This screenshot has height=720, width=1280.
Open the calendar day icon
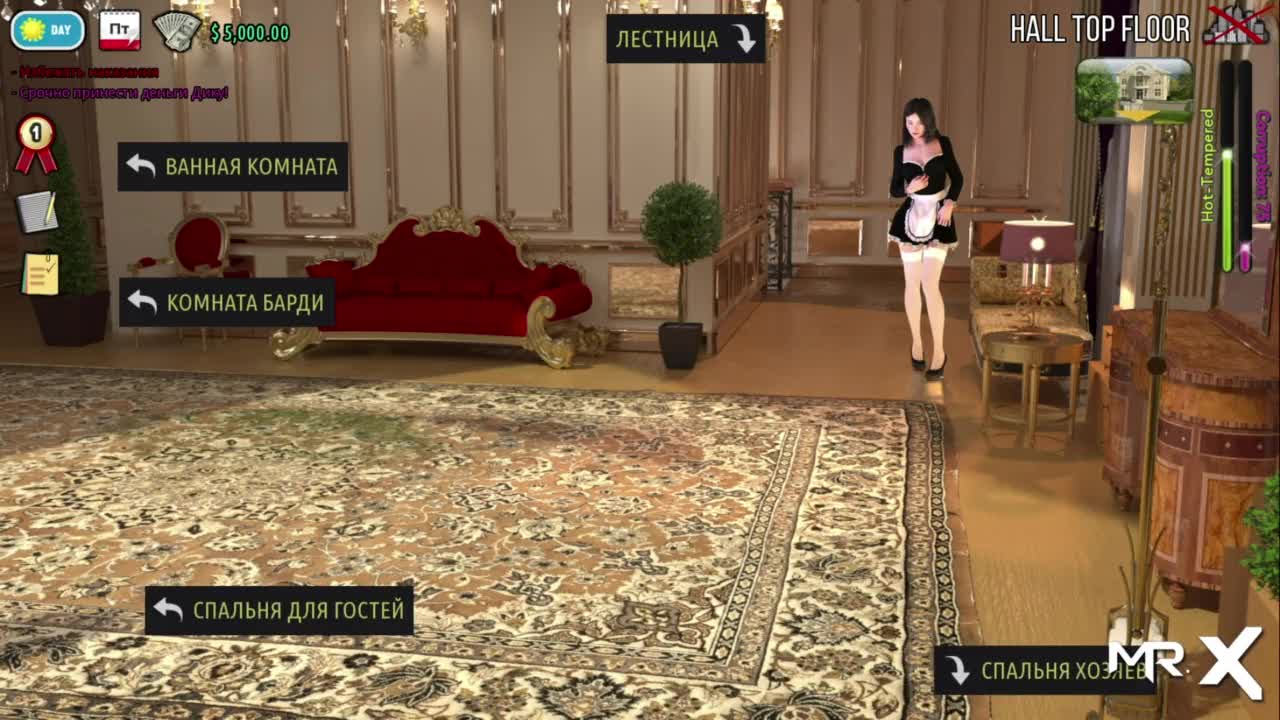pyautogui.click(x=120, y=30)
